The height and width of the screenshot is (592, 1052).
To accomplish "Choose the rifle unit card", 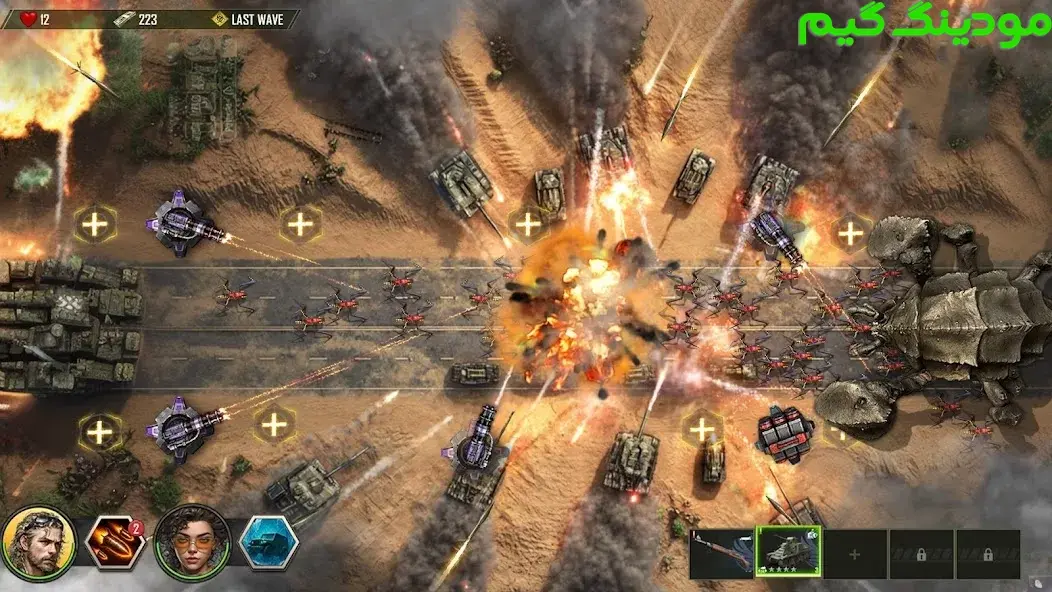I will (x=721, y=554).
